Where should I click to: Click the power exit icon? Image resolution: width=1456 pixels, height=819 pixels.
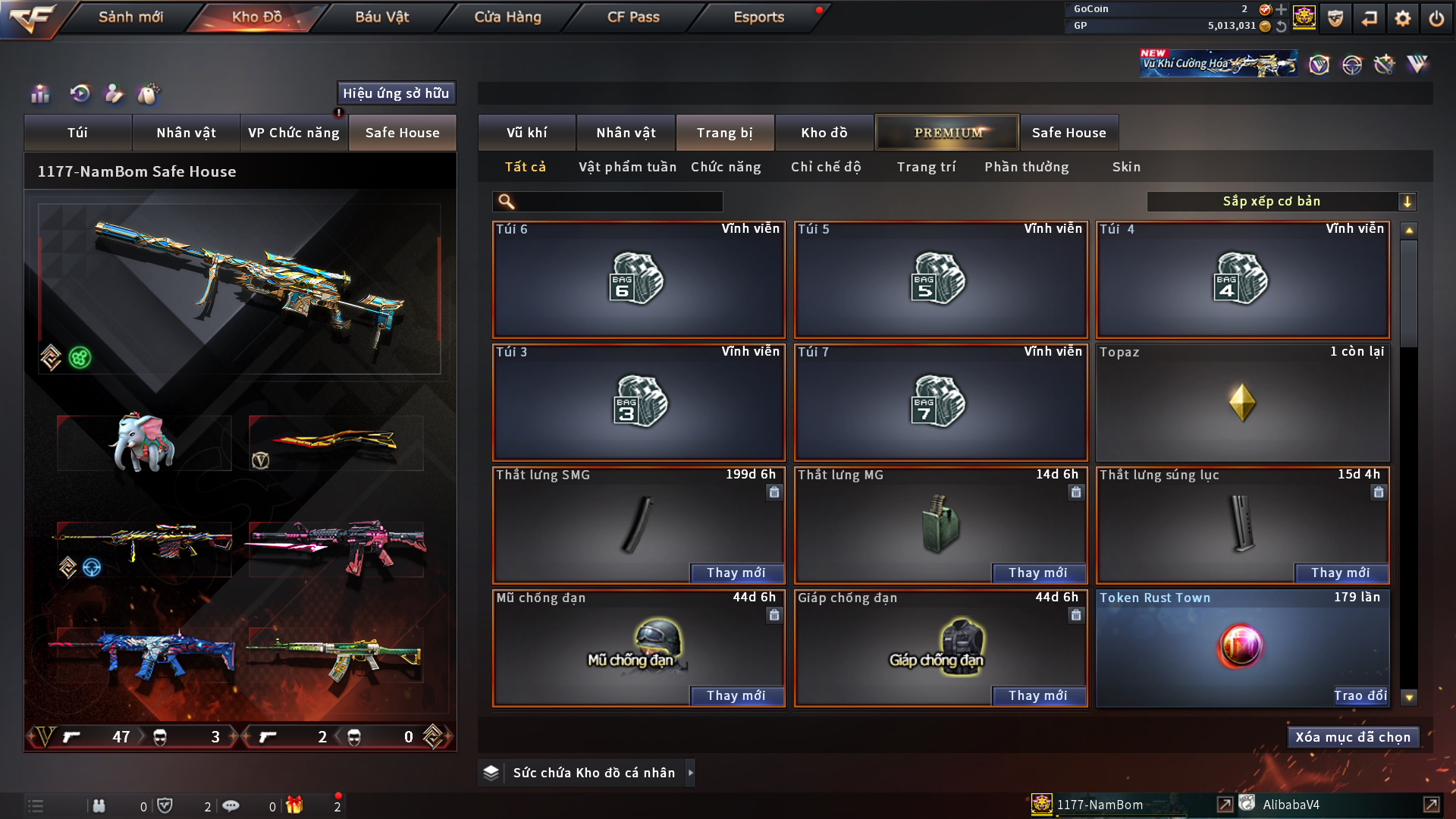point(1436,18)
